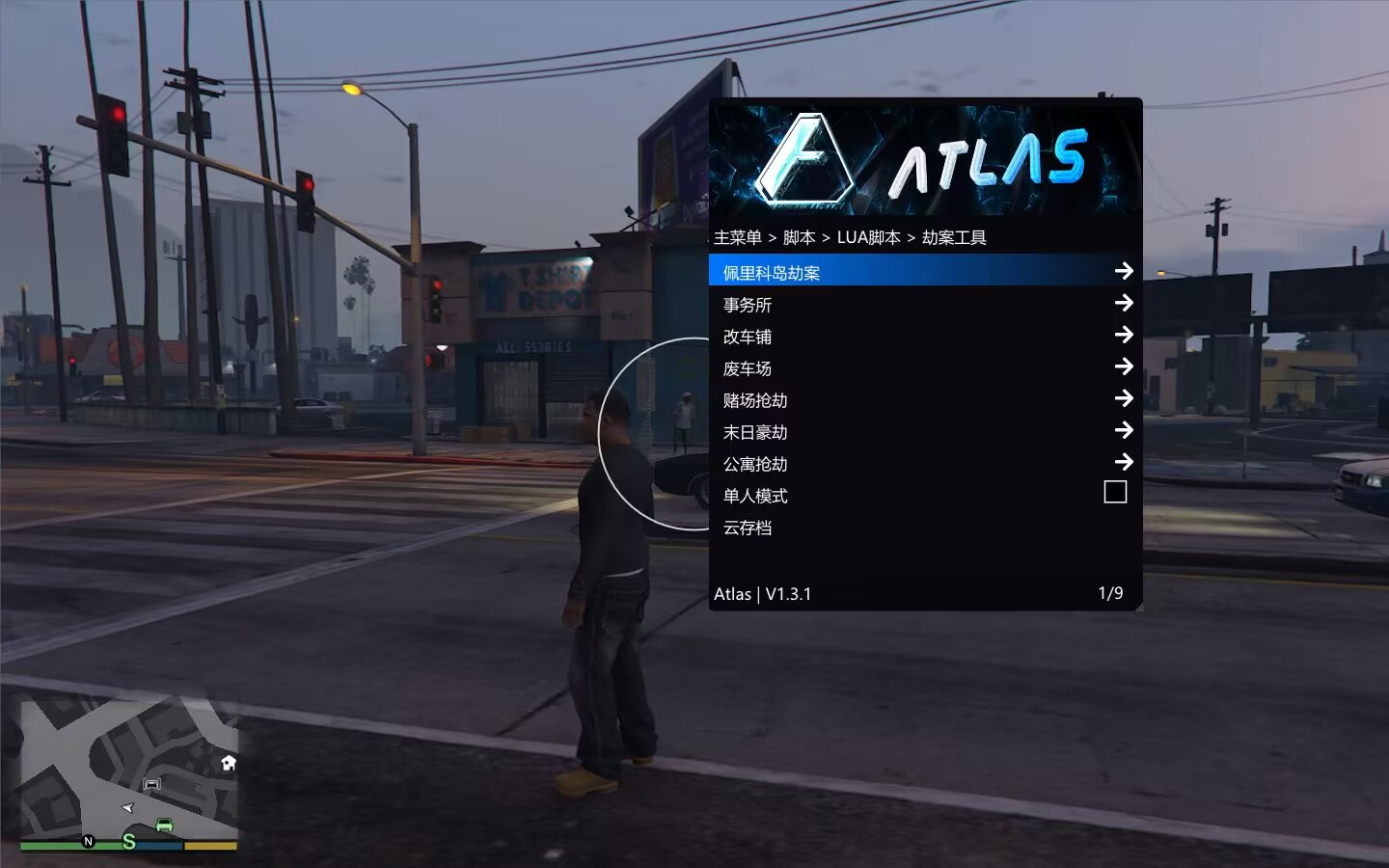Toggle the 单人模式 checkbox
The height and width of the screenshot is (868, 1389).
[x=1114, y=493]
